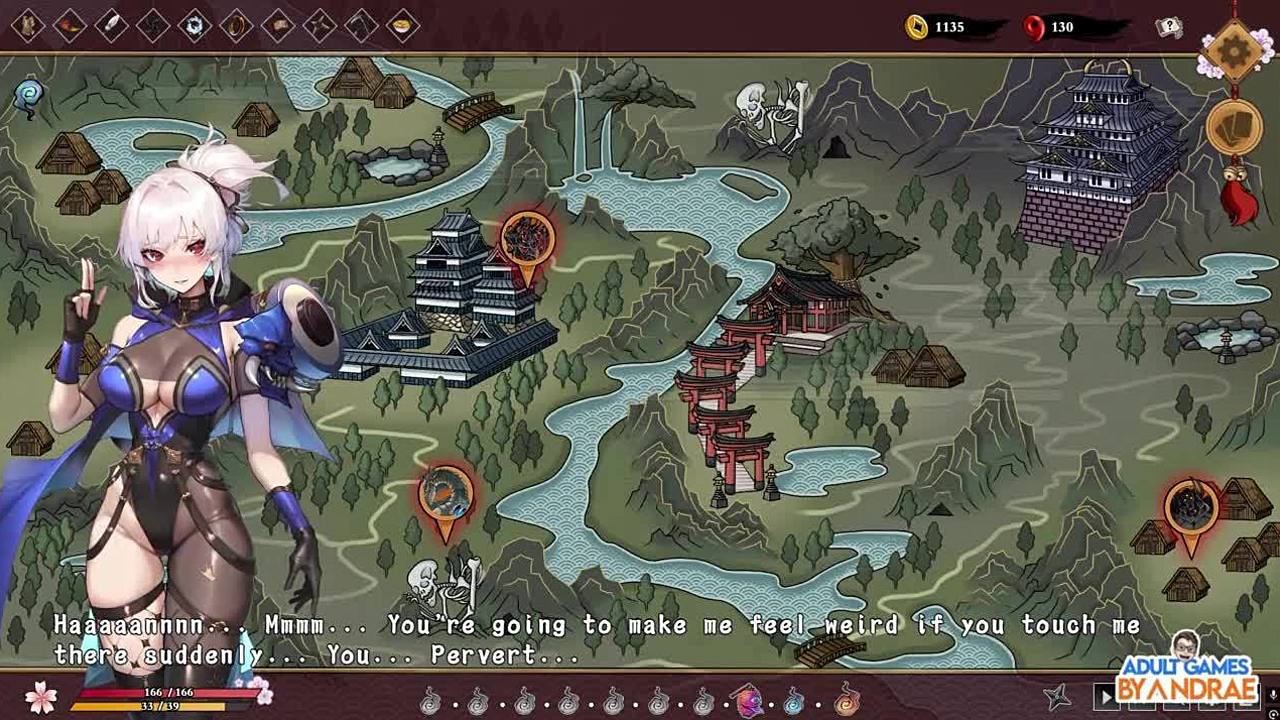Click the shuriken icon in the bottom bar
Image resolution: width=1280 pixels, height=720 pixels.
[1058, 697]
